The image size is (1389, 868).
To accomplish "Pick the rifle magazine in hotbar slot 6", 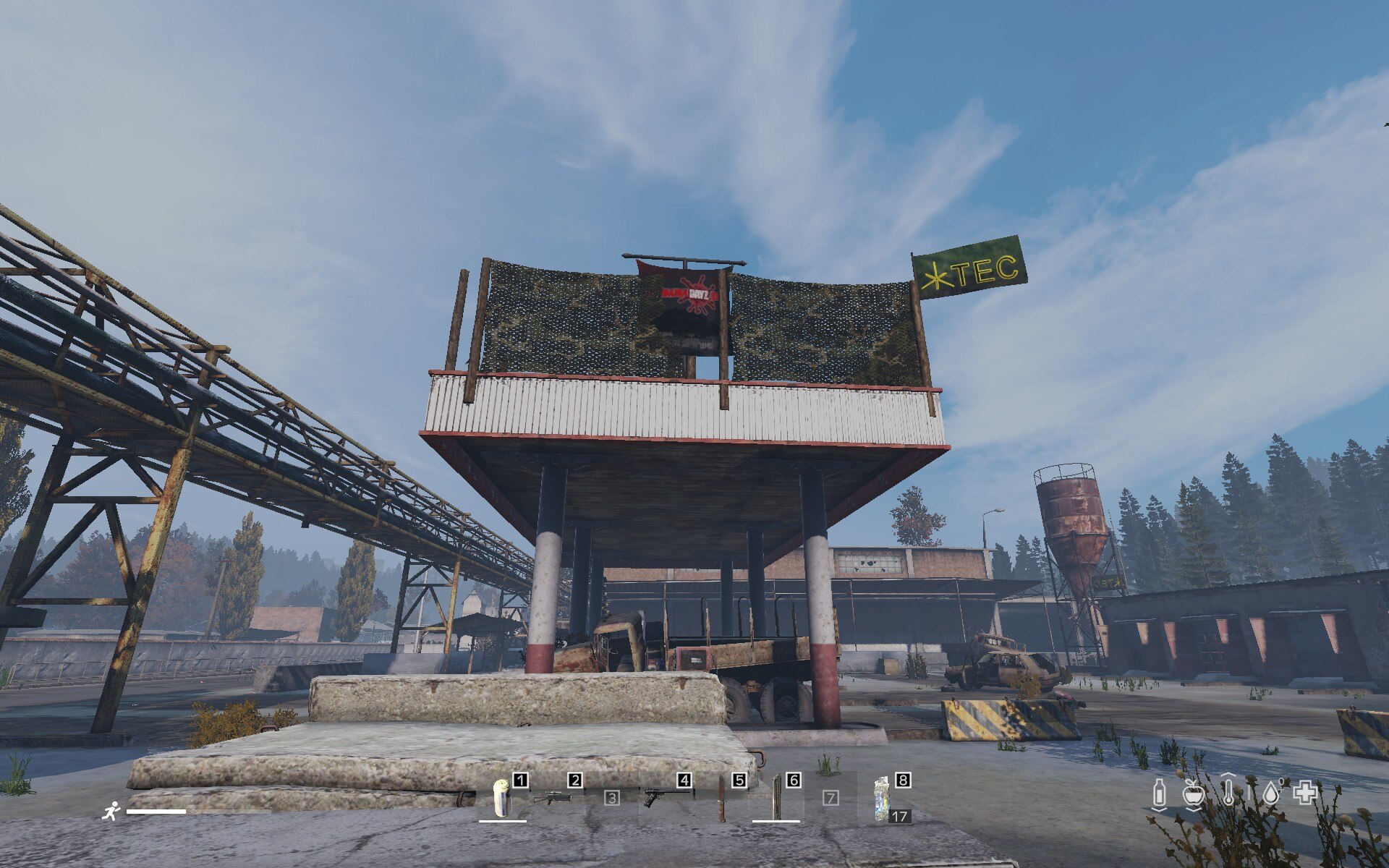I will [x=776, y=797].
